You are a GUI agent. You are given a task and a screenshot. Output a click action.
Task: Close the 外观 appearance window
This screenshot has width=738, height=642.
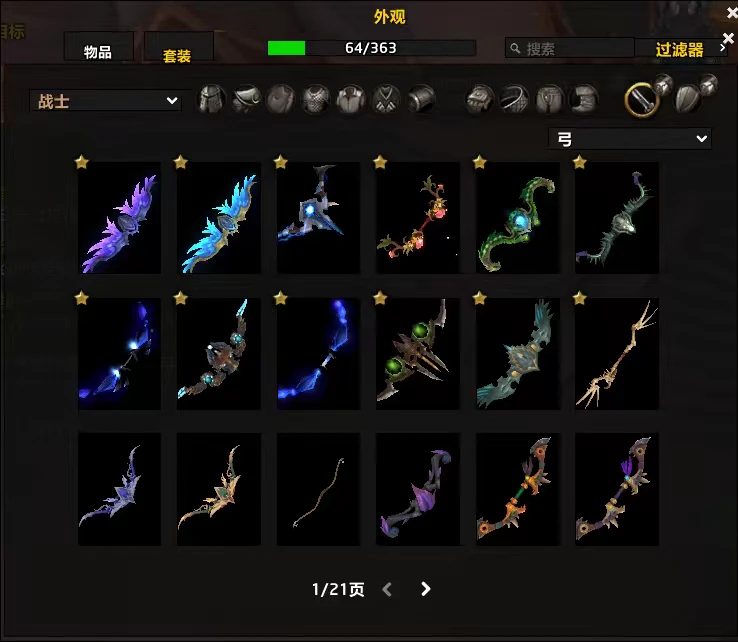[728, 11]
